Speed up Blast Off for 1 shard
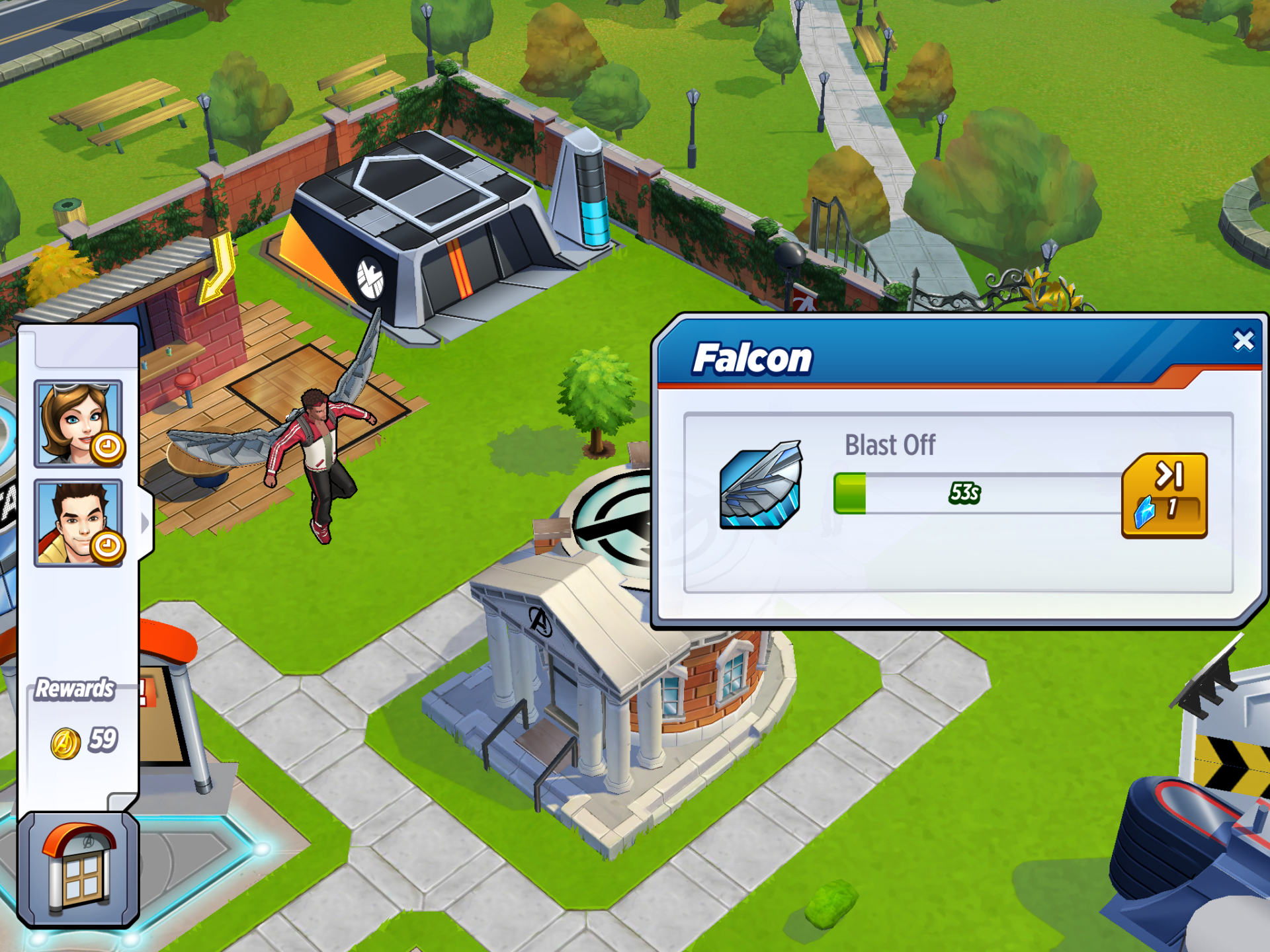The width and height of the screenshot is (1270, 952). [1164, 496]
